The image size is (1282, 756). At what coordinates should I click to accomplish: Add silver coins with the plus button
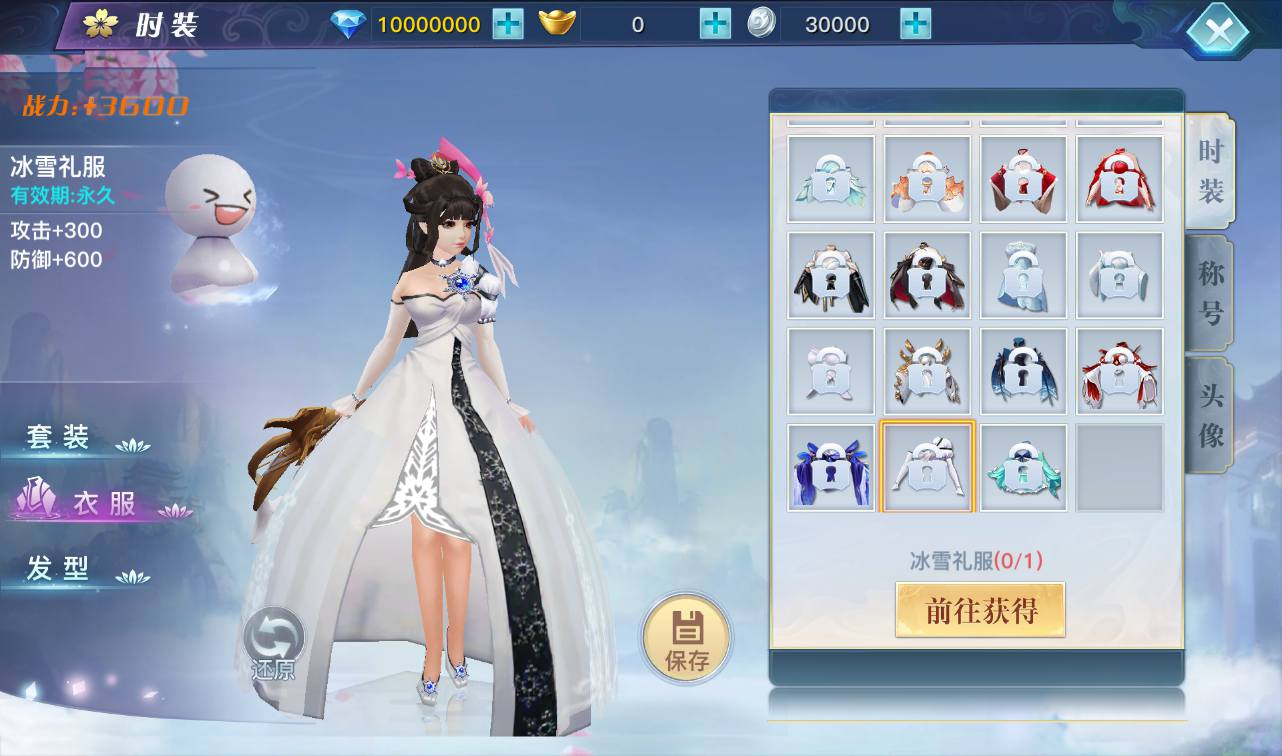click(915, 24)
